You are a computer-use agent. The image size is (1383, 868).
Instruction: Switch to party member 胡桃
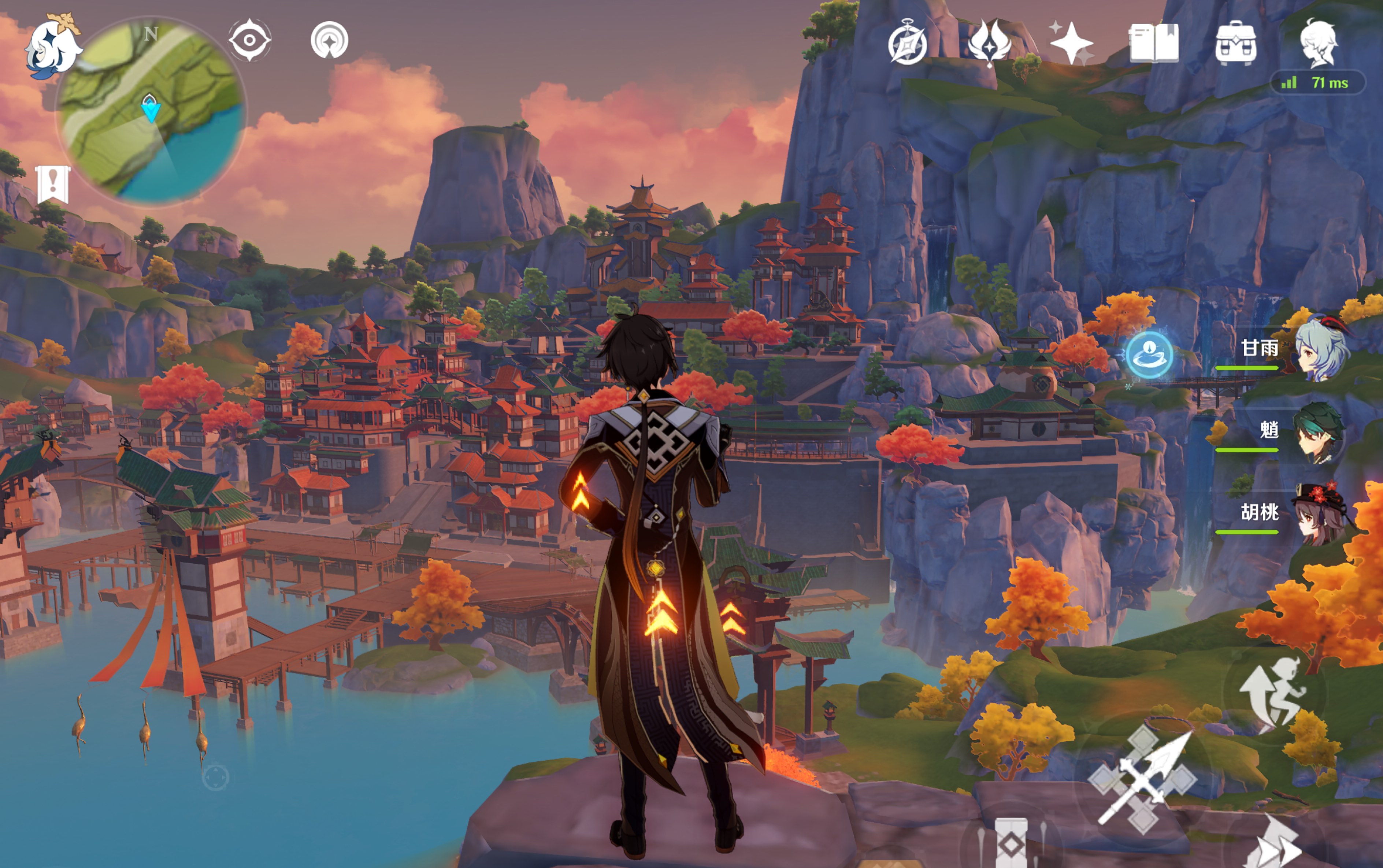point(1292,513)
